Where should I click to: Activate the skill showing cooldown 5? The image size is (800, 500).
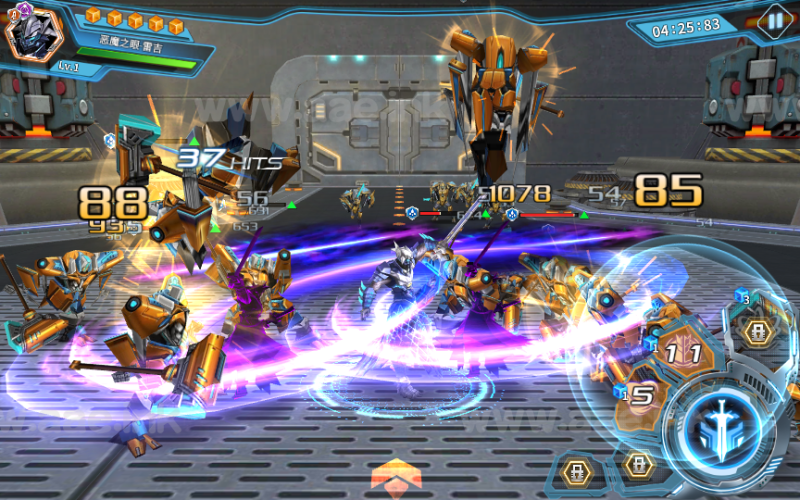pyautogui.click(x=643, y=398)
